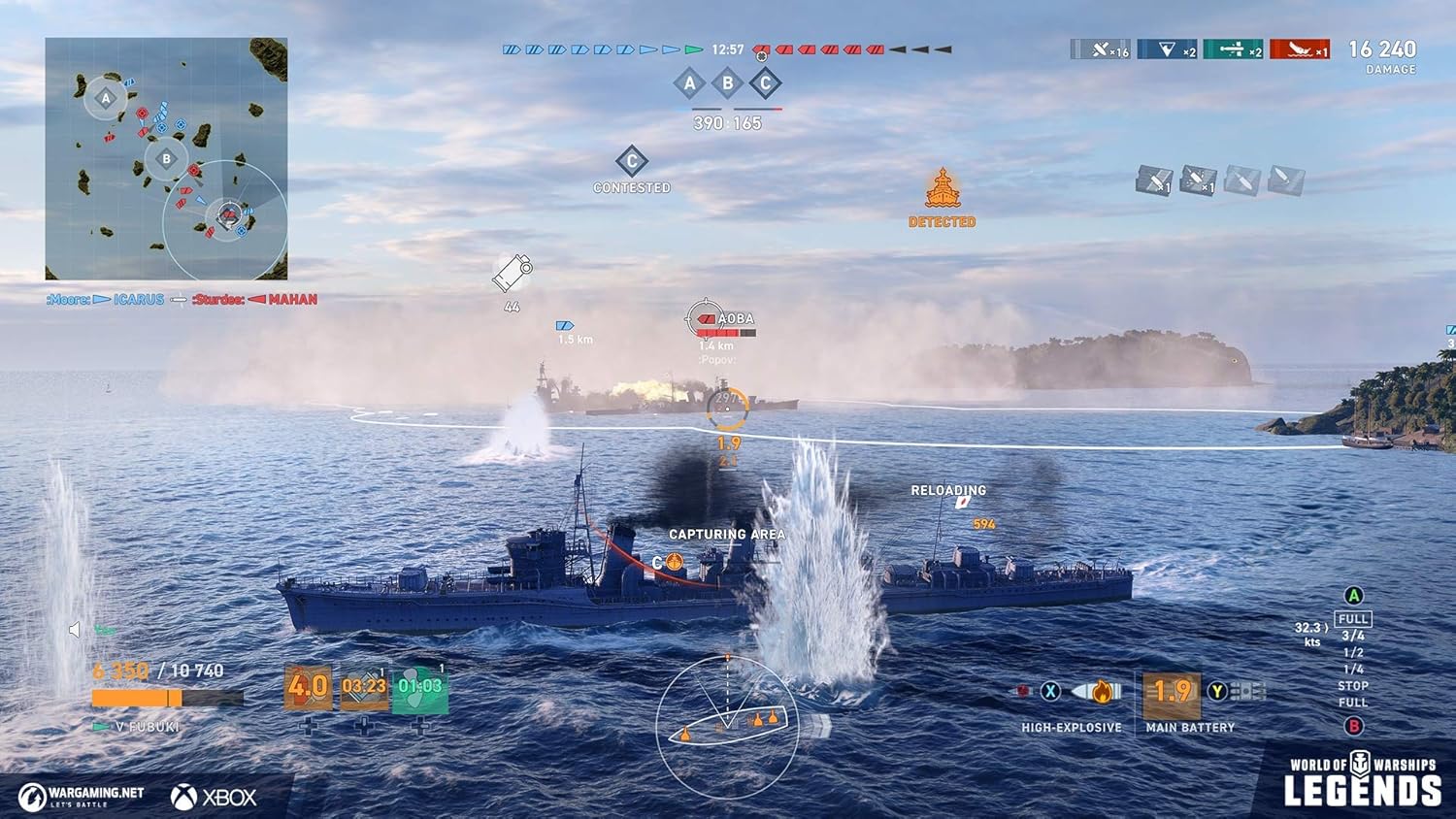View the torpedo hit ribbon
1456x819 pixels.
1233,49
